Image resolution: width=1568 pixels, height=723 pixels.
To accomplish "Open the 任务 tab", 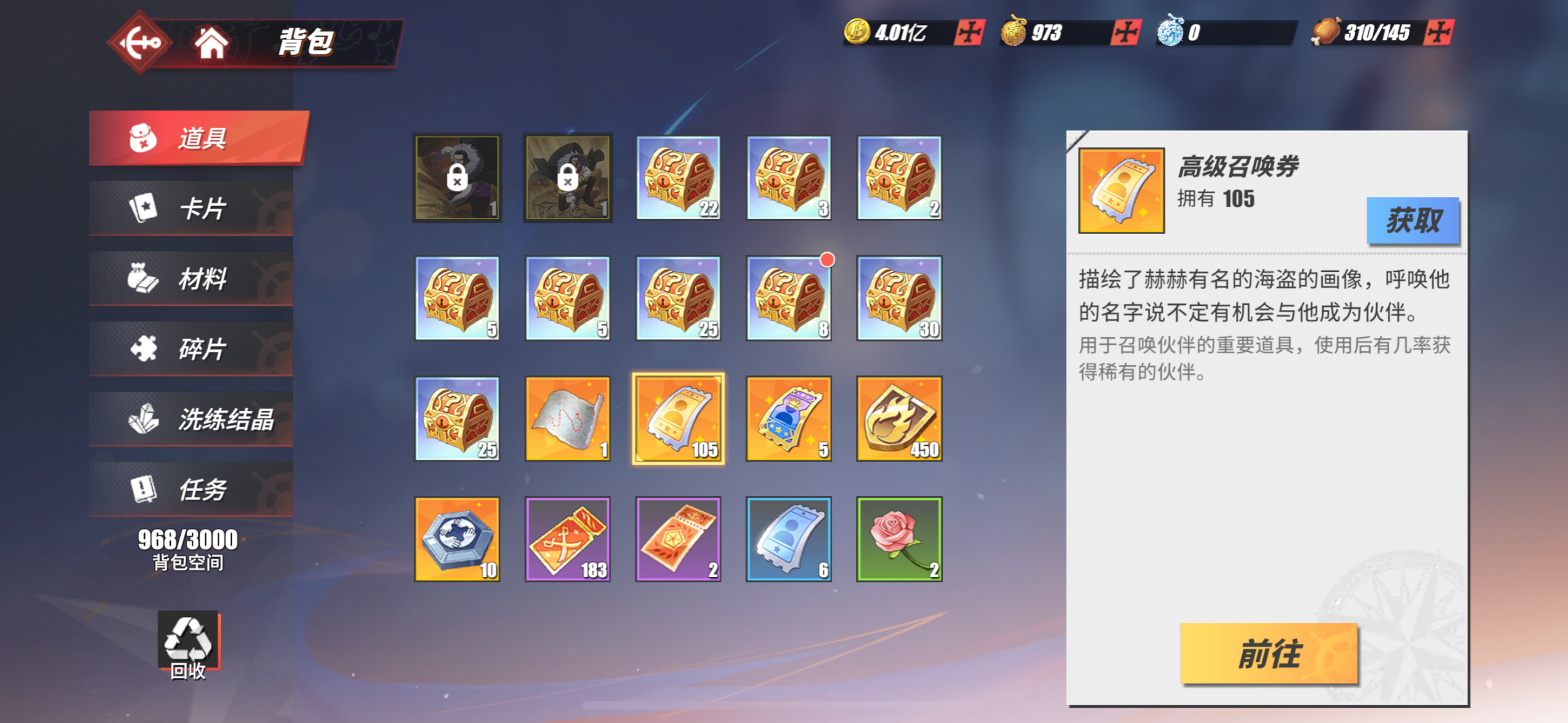I will (191, 490).
